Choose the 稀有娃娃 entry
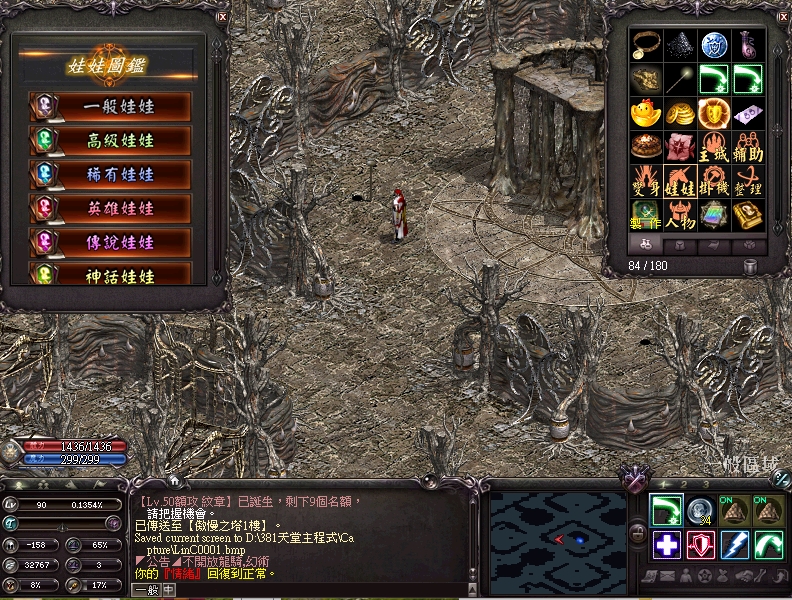 pos(110,175)
